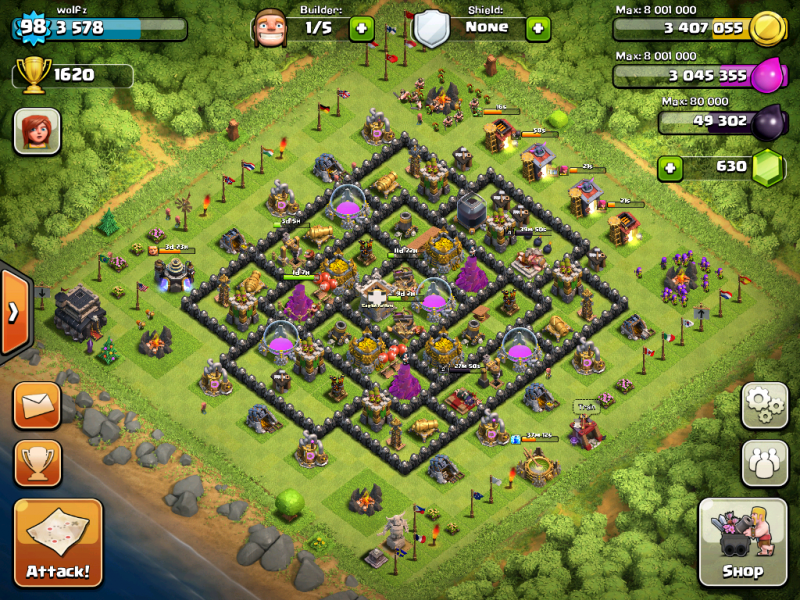Tap the gold coin resource icon

click(x=768, y=28)
